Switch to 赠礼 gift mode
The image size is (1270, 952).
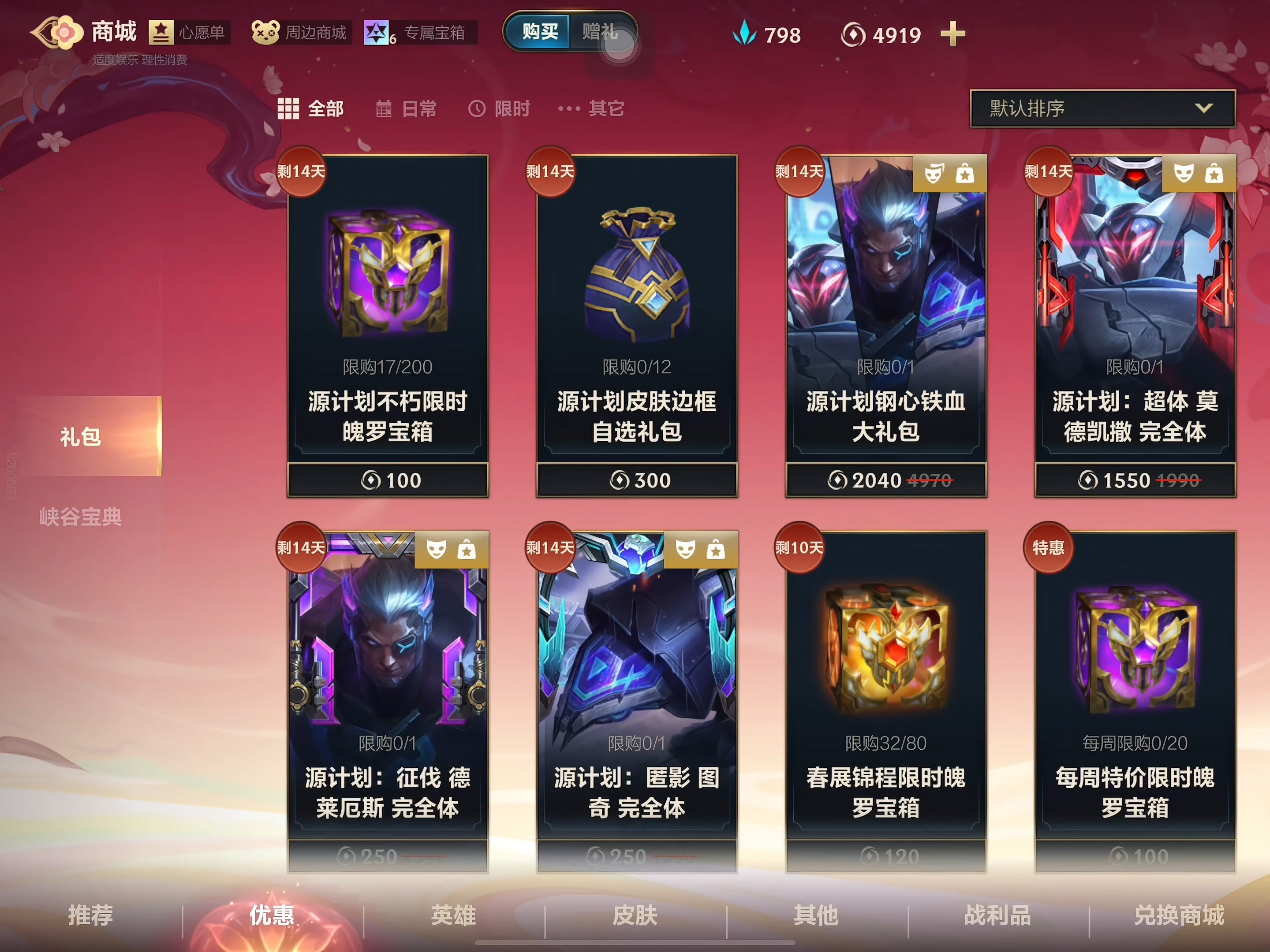(601, 32)
